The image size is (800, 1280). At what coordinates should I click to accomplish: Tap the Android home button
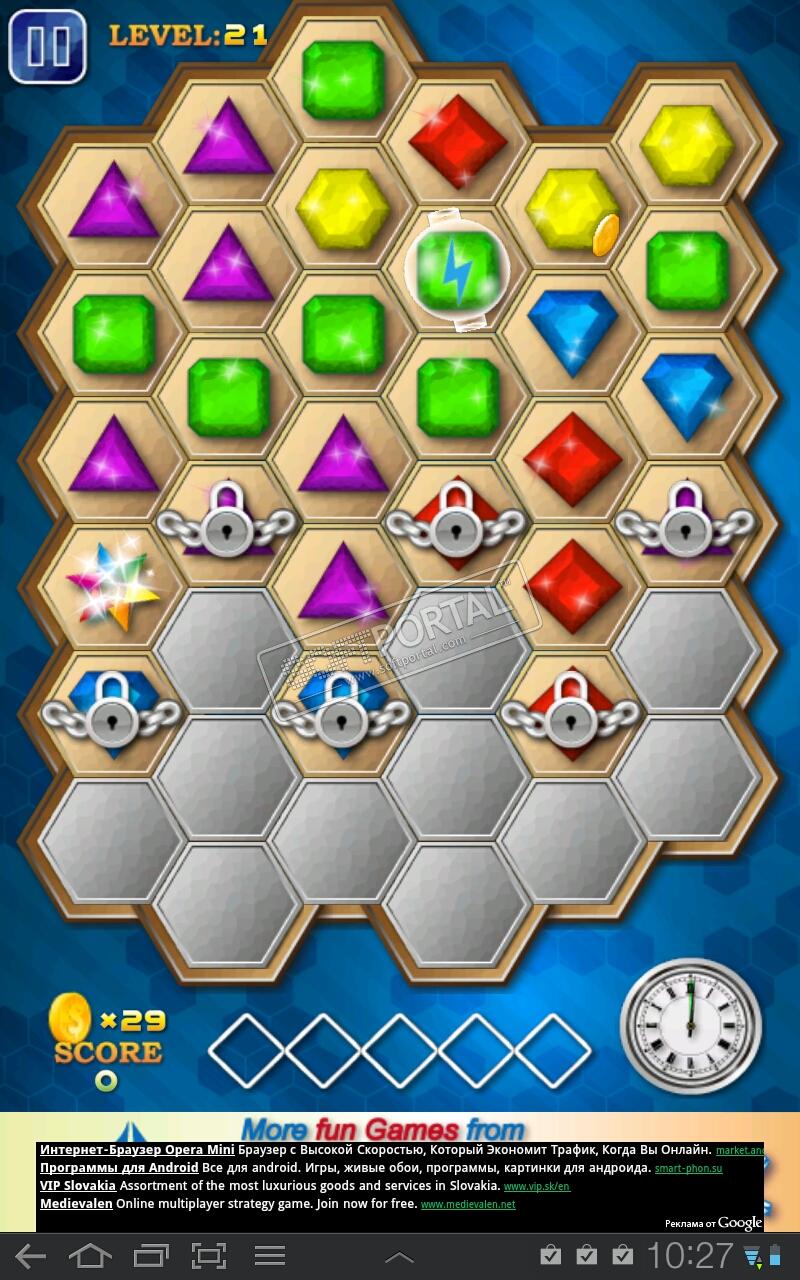(90, 1256)
